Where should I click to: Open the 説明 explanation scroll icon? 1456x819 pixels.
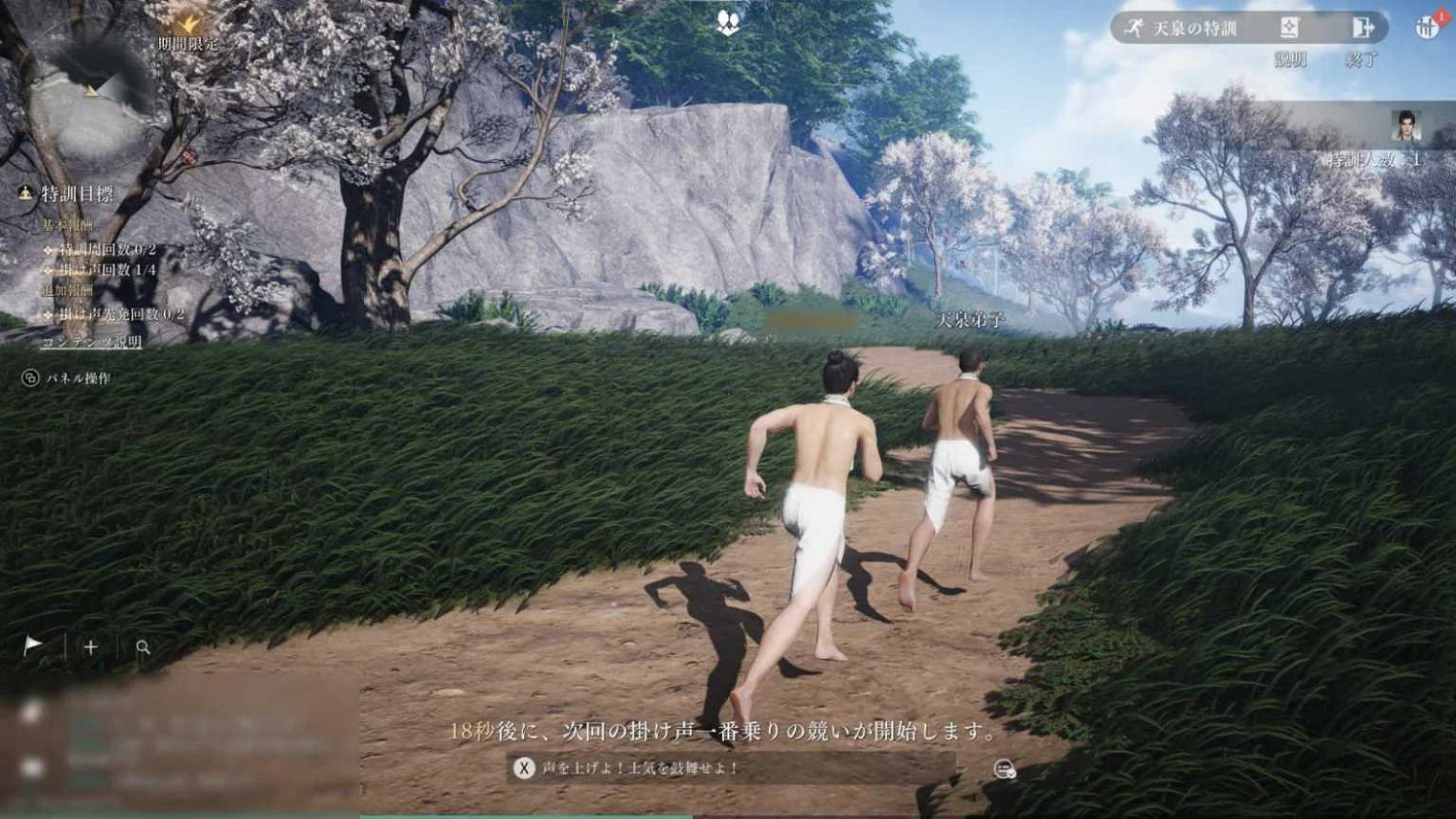pos(1291,28)
